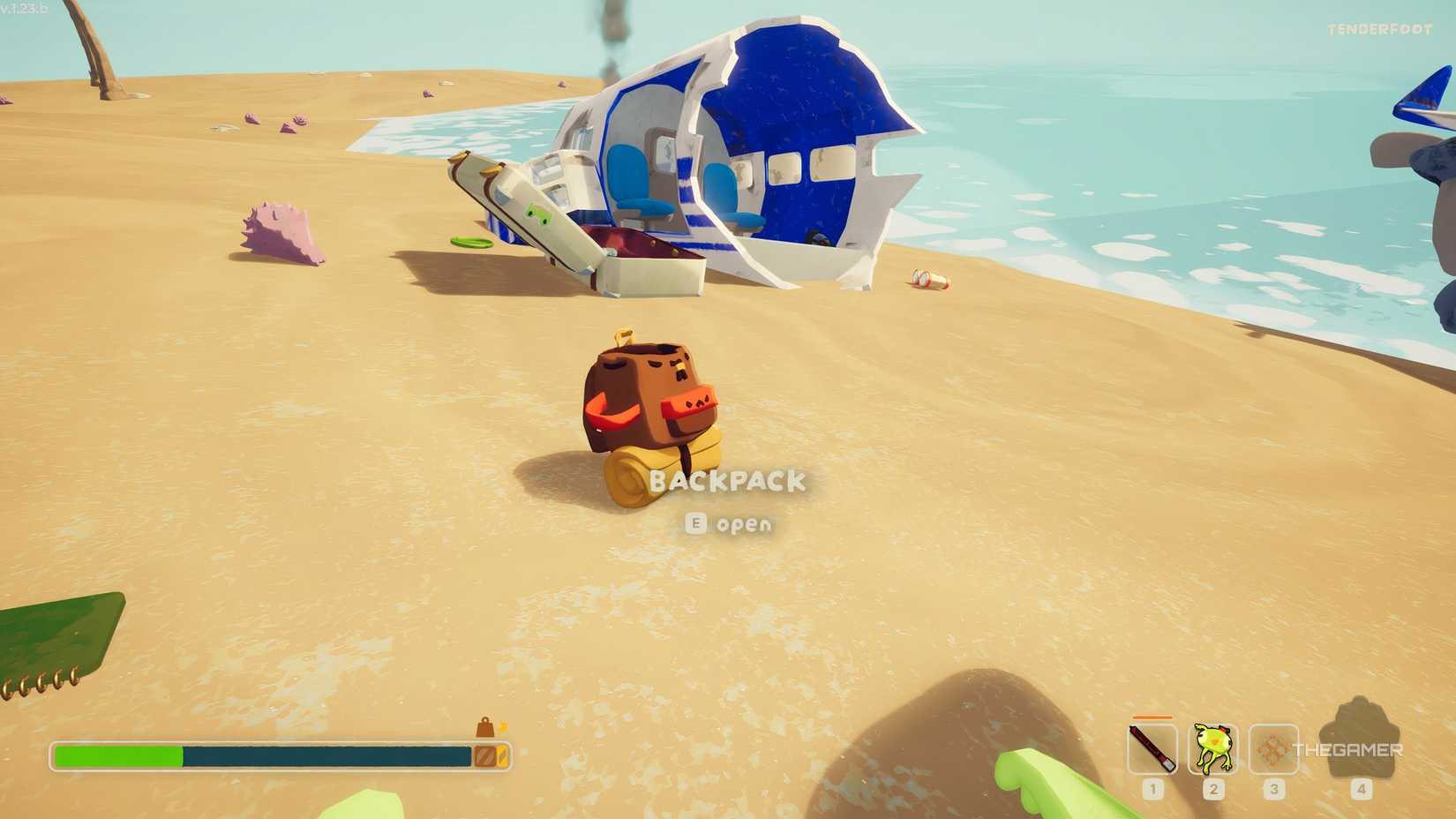Click the weight icon above the status bar
Viewport: 1456px width, 819px height.
[485, 725]
